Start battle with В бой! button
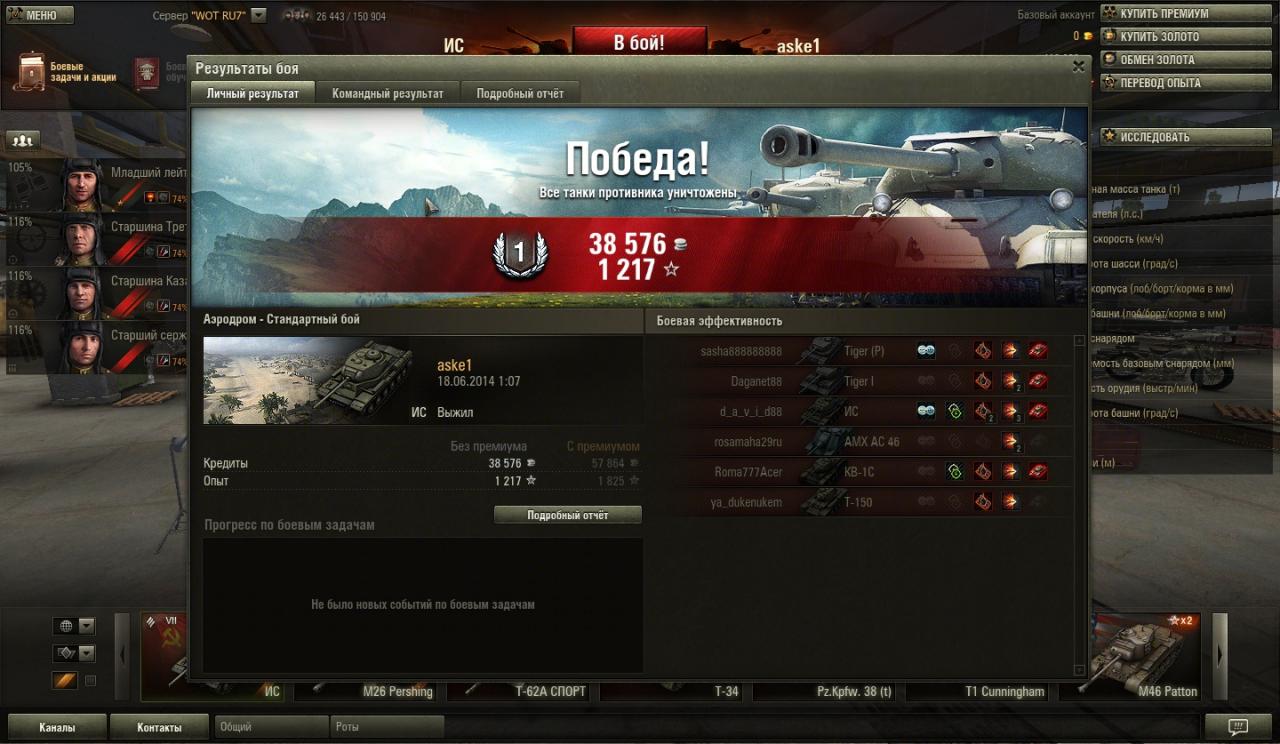Image resolution: width=1280 pixels, height=744 pixels. coord(639,42)
